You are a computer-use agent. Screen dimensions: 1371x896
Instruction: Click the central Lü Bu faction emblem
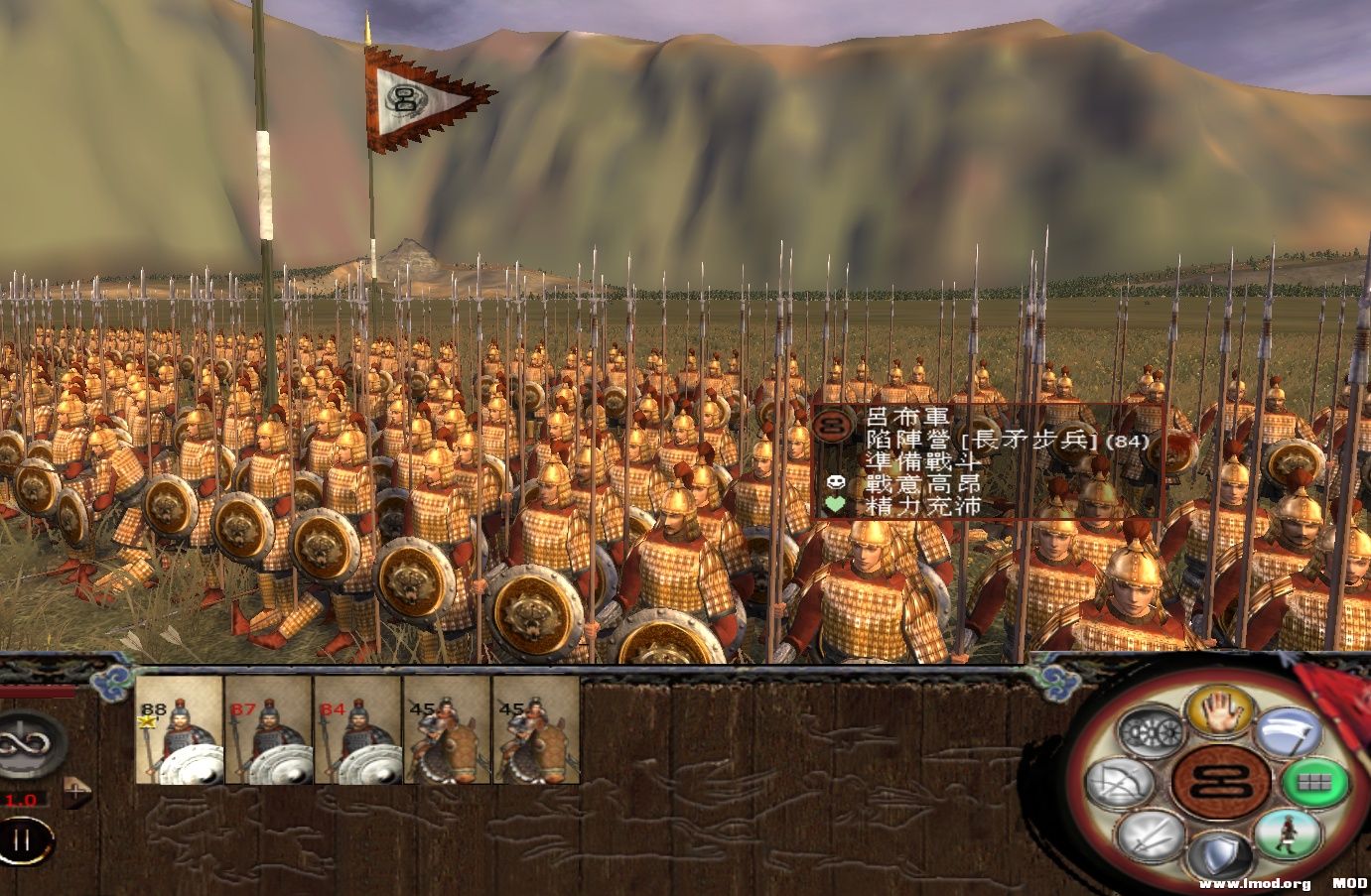(1221, 783)
